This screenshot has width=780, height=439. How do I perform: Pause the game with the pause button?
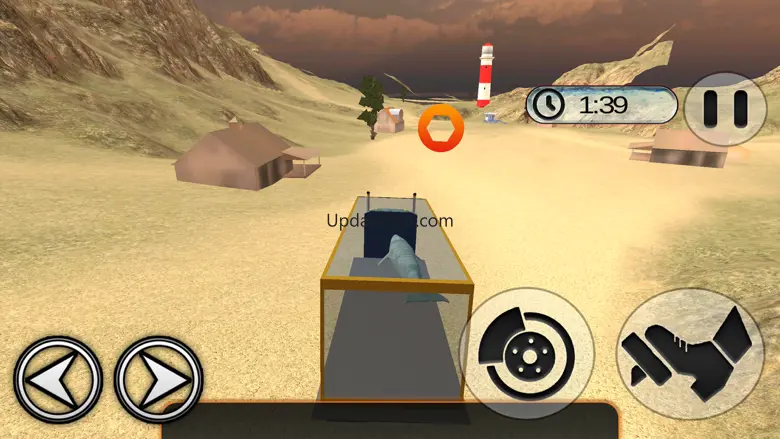(x=726, y=109)
